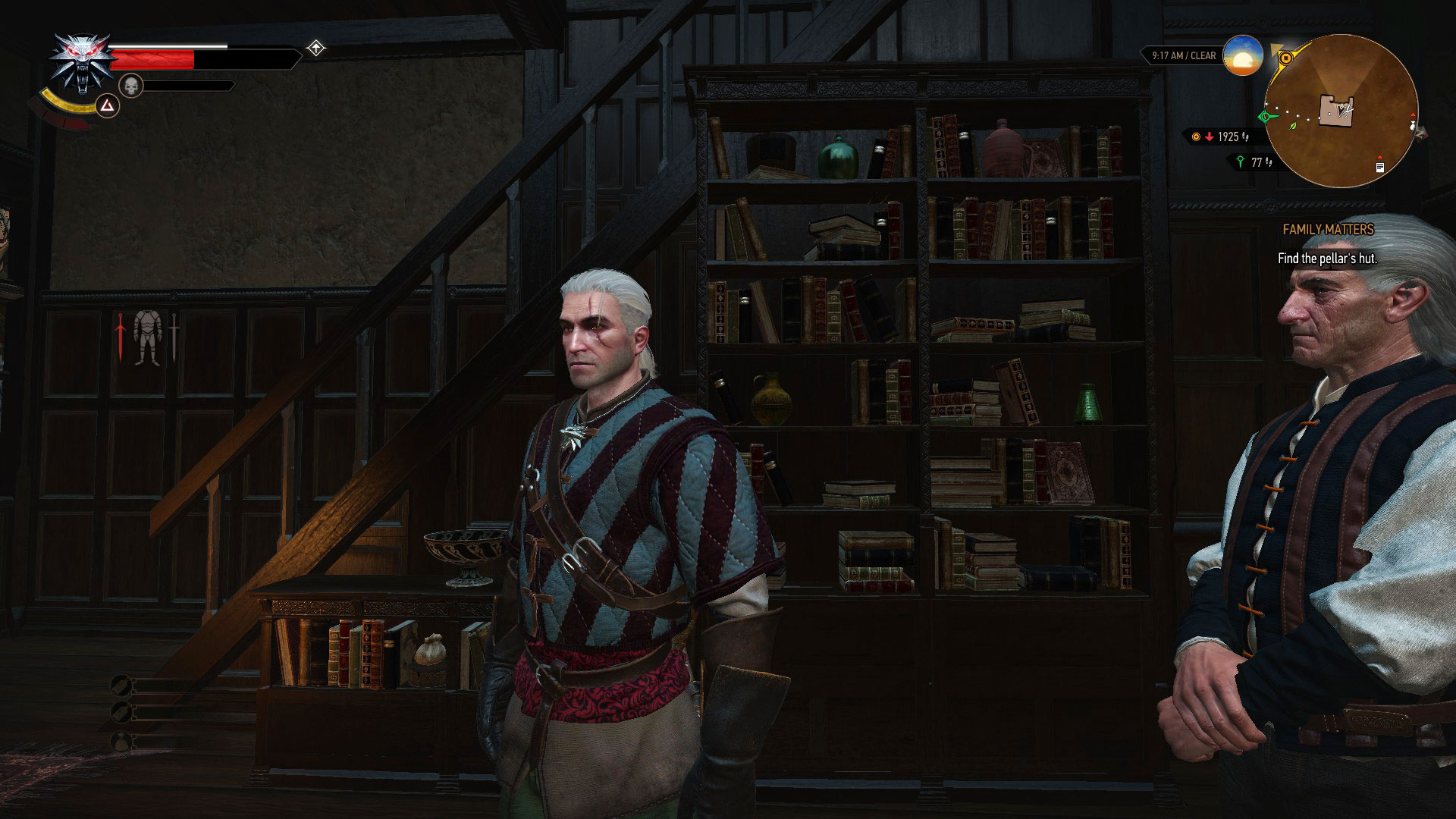Select the round flask quick slot
Image resolution: width=1456 pixels, height=819 pixels.
click(120, 740)
